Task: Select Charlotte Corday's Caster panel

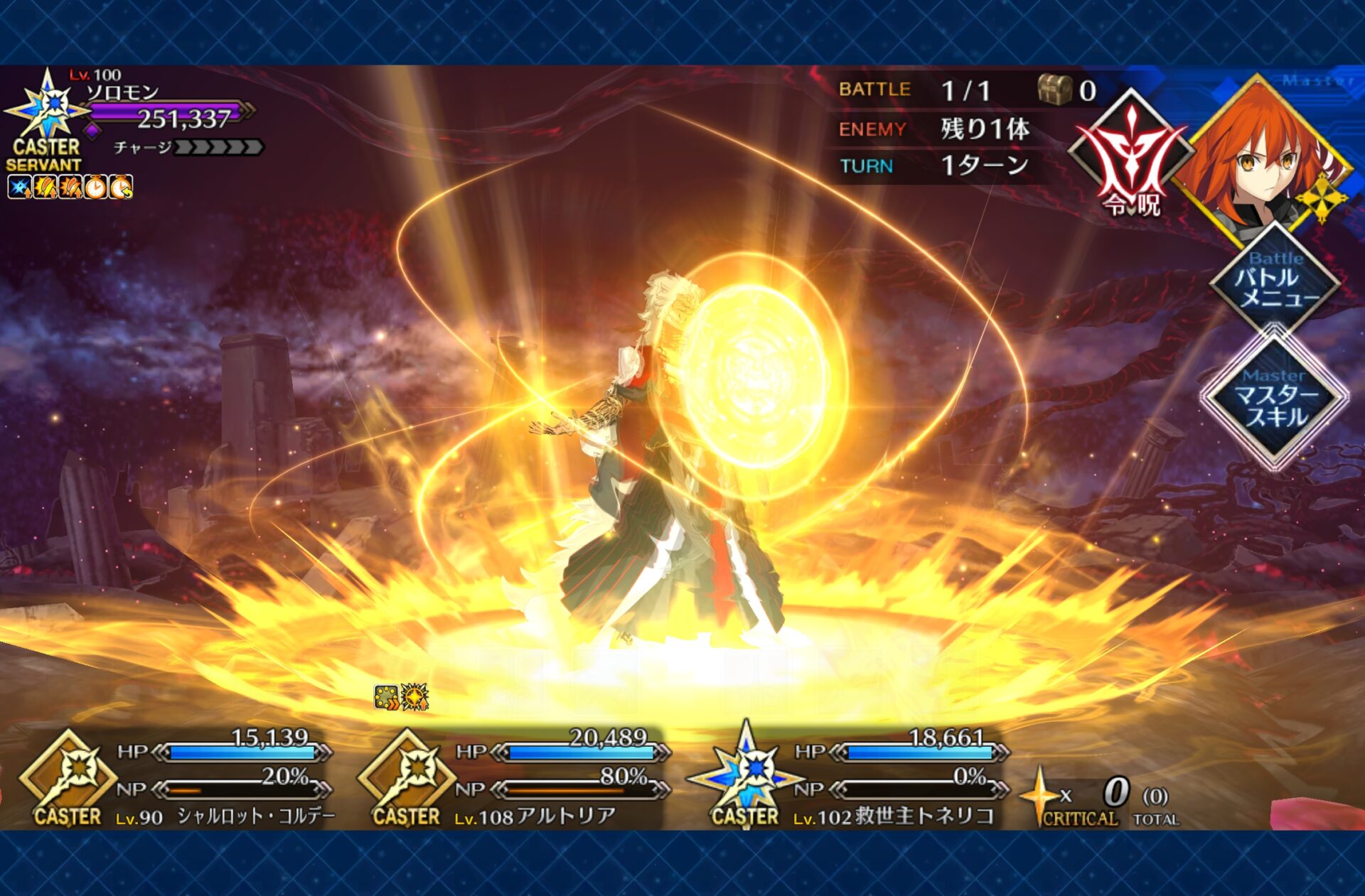Action: click(178, 779)
